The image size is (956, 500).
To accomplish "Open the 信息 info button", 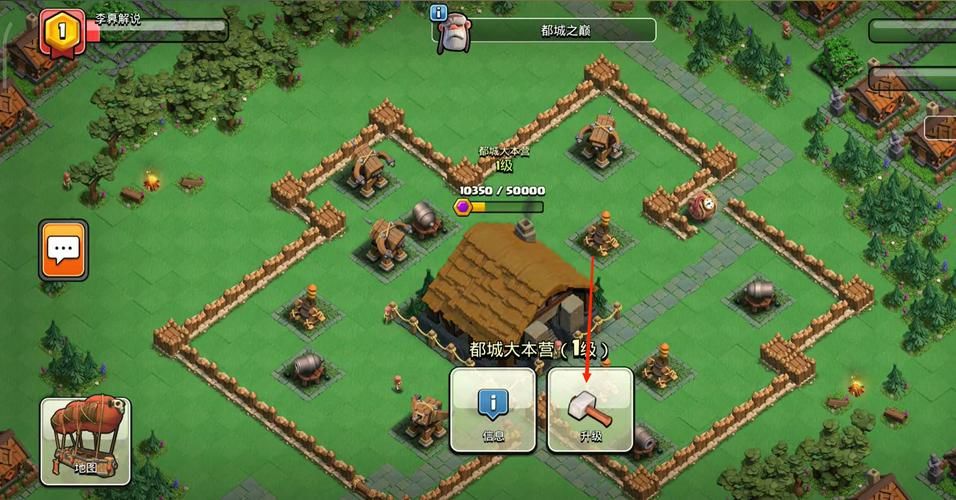I will click(x=492, y=410).
